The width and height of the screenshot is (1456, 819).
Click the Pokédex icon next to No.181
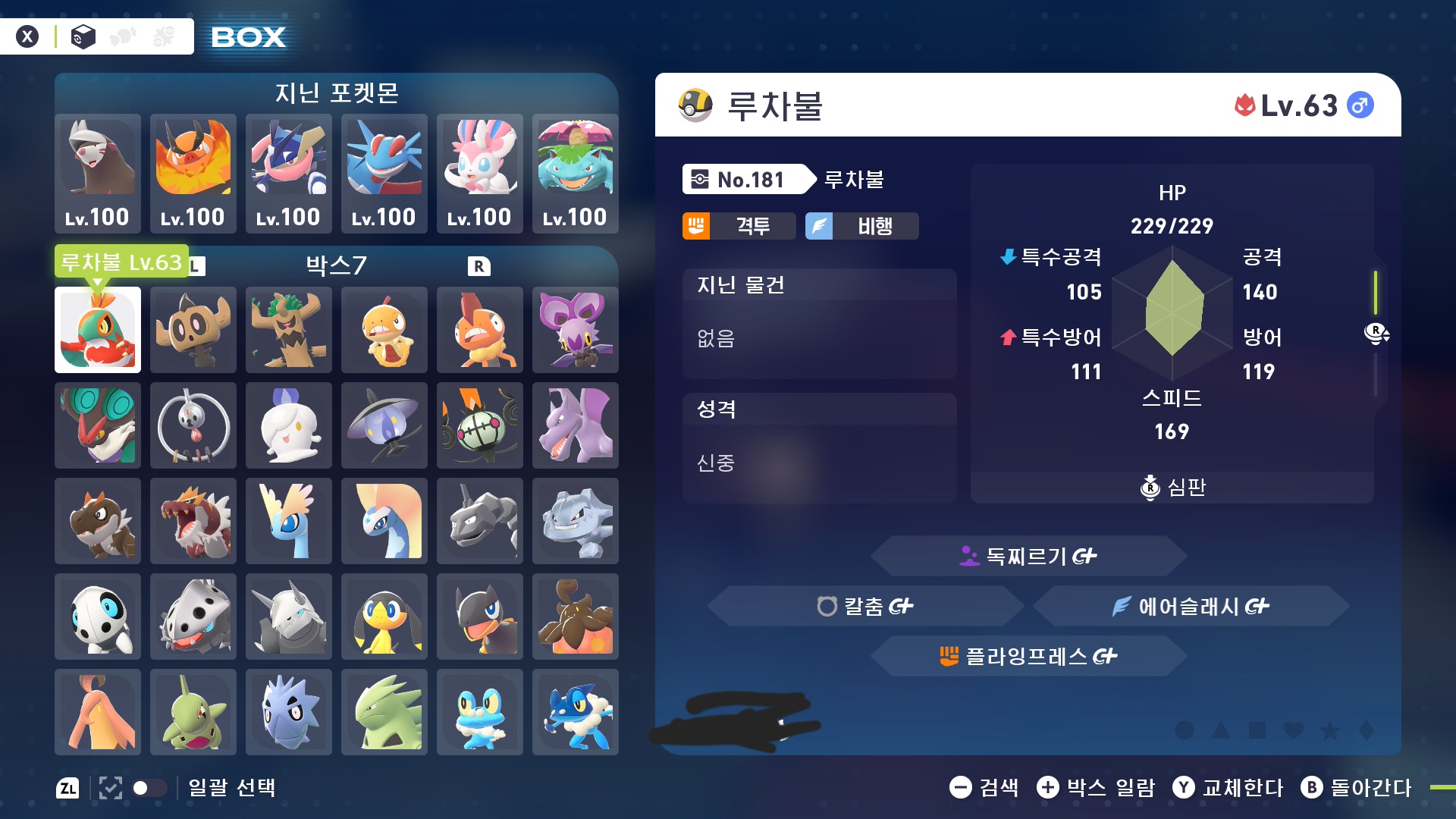coord(701,180)
